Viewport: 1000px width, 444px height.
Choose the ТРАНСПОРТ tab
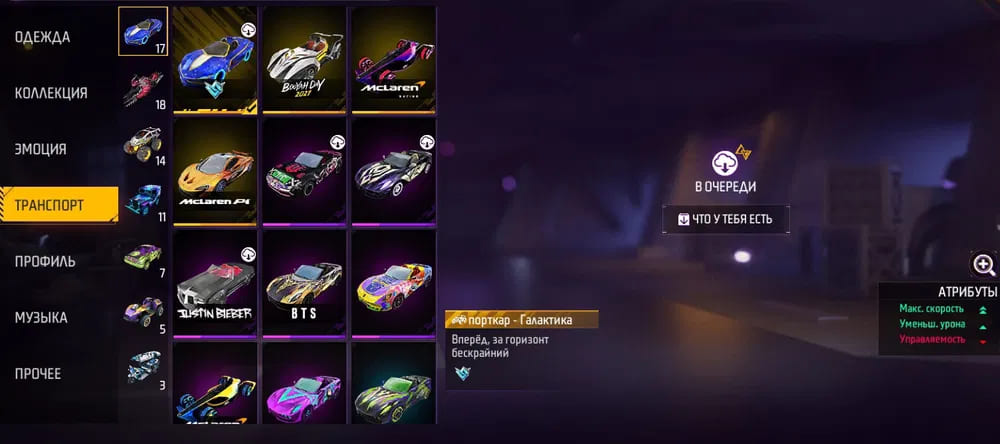pos(49,205)
